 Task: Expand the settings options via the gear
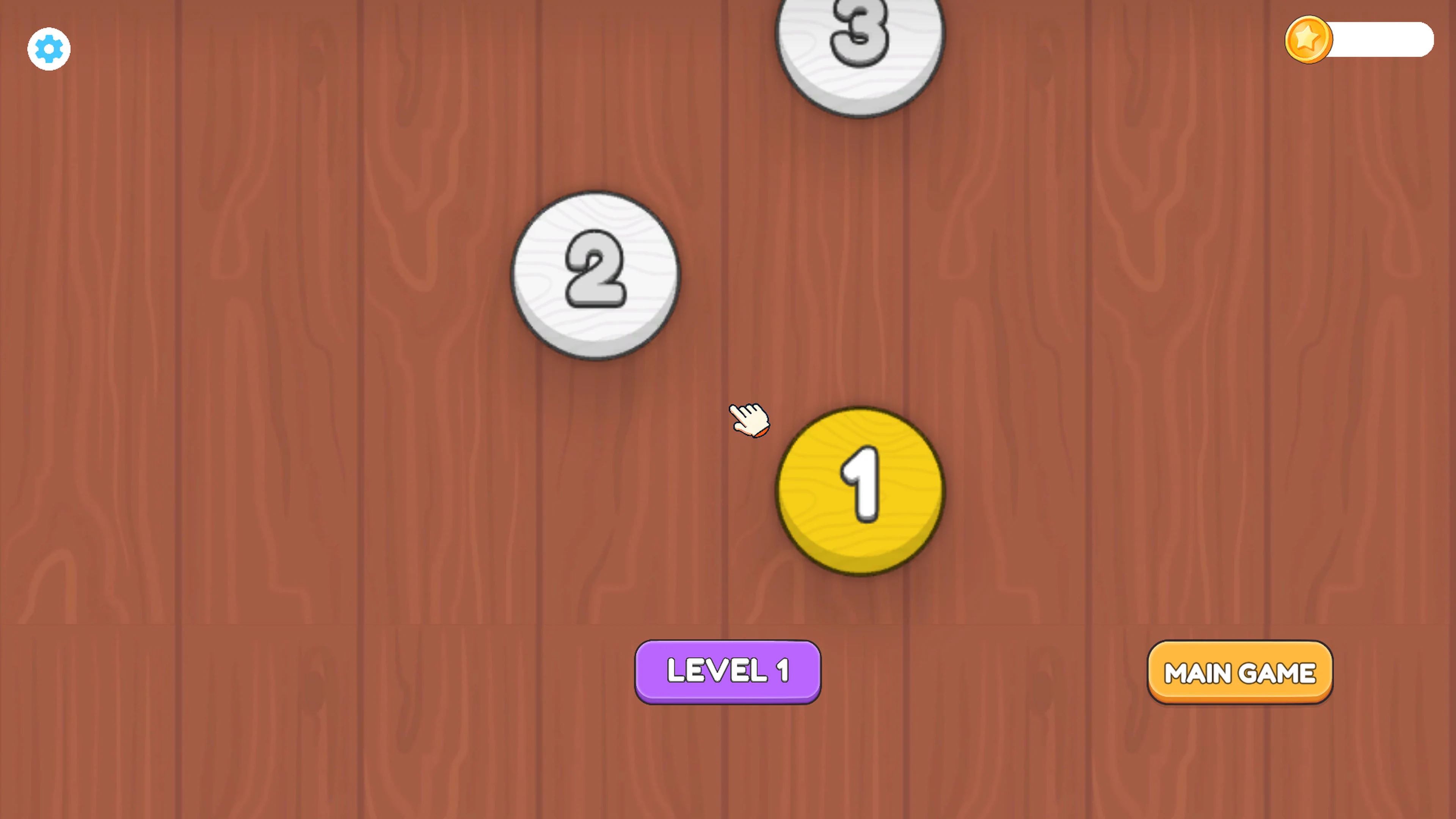coord(49,49)
